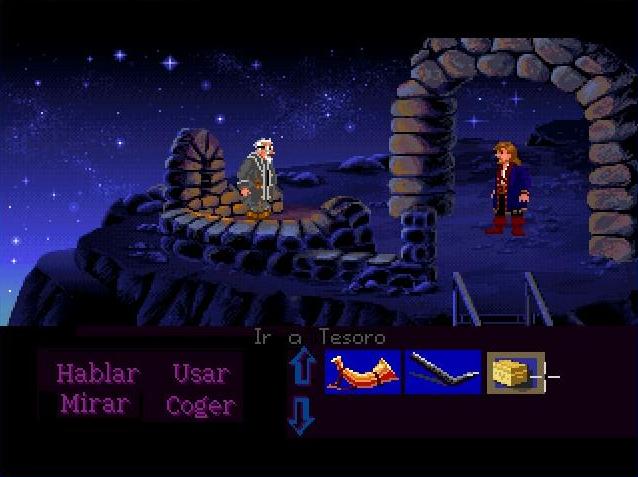Pick the Coger verb
This screenshot has height=477, width=638.
pyautogui.click(x=200, y=405)
